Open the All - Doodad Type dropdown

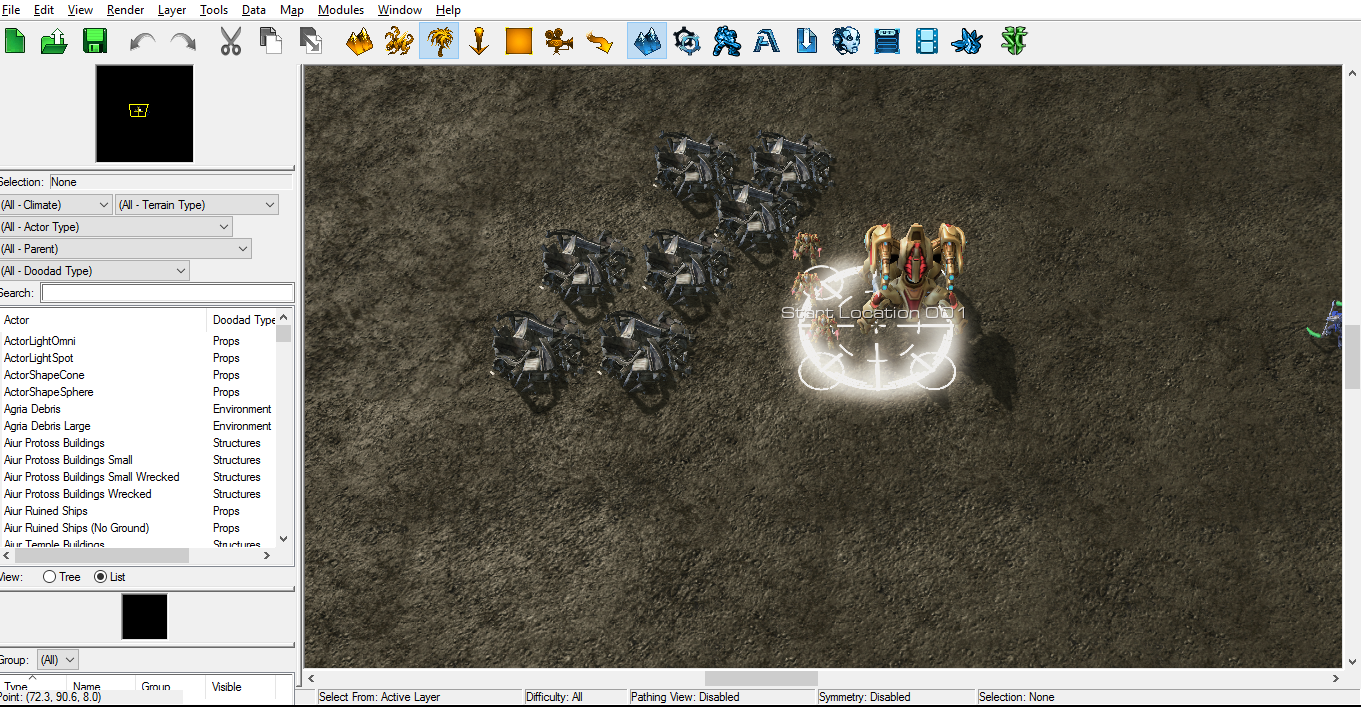point(95,271)
